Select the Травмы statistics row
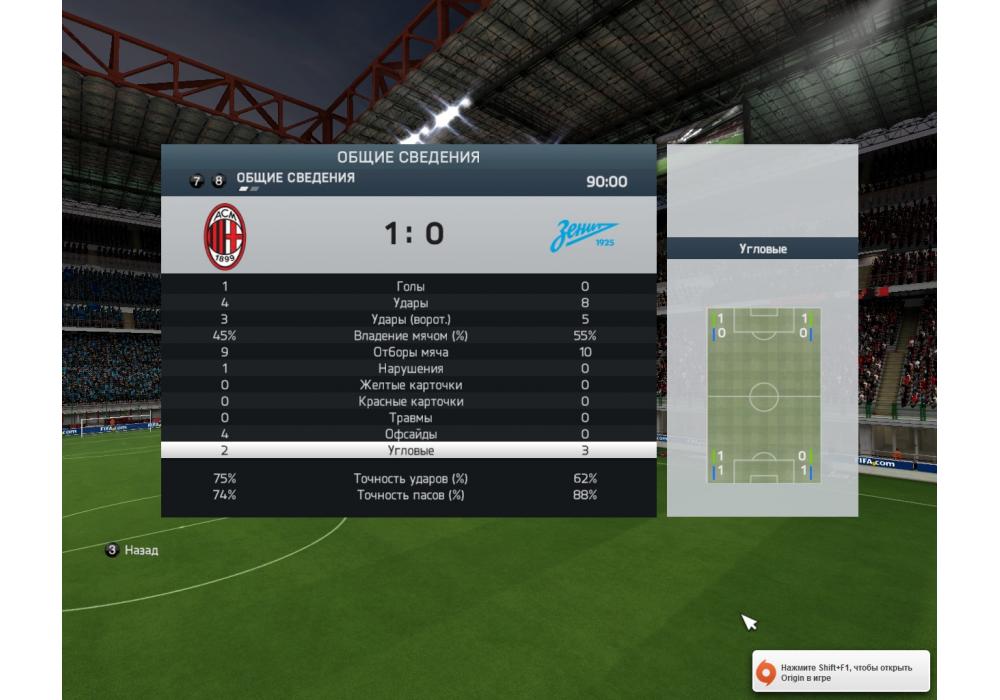Image resolution: width=1000 pixels, height=700 pixels. coord(410,418)
